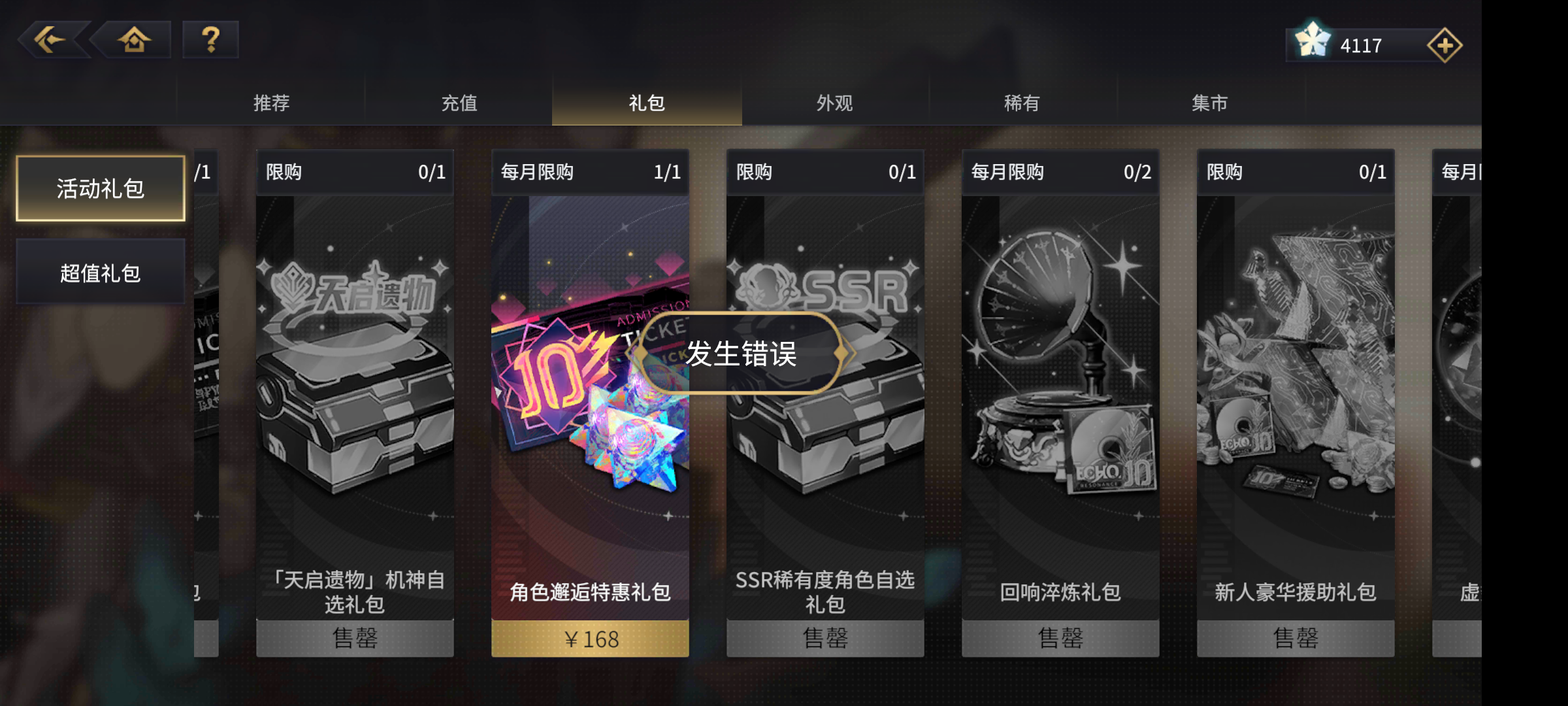Screen dimensions: 1568x706
Task: Switch to the 超值礼包 category
Action: [x=100, y=273]
